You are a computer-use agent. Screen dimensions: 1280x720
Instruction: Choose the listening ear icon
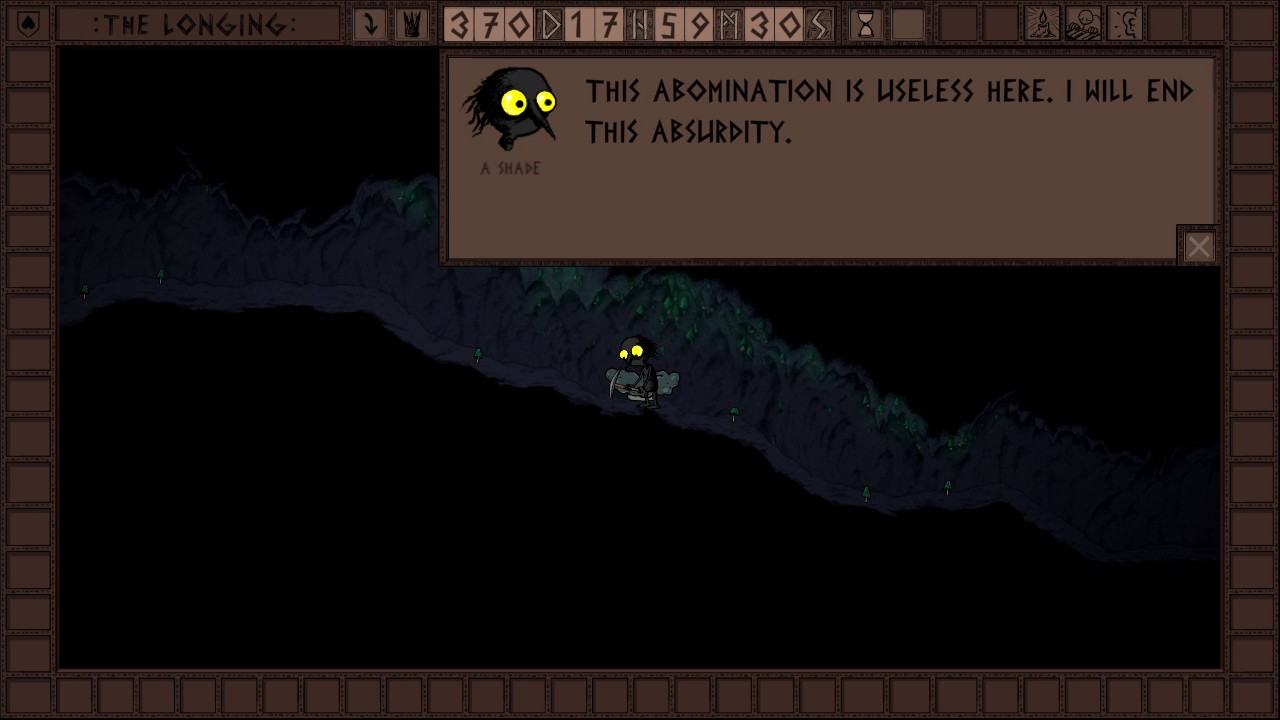(1125, 24)
